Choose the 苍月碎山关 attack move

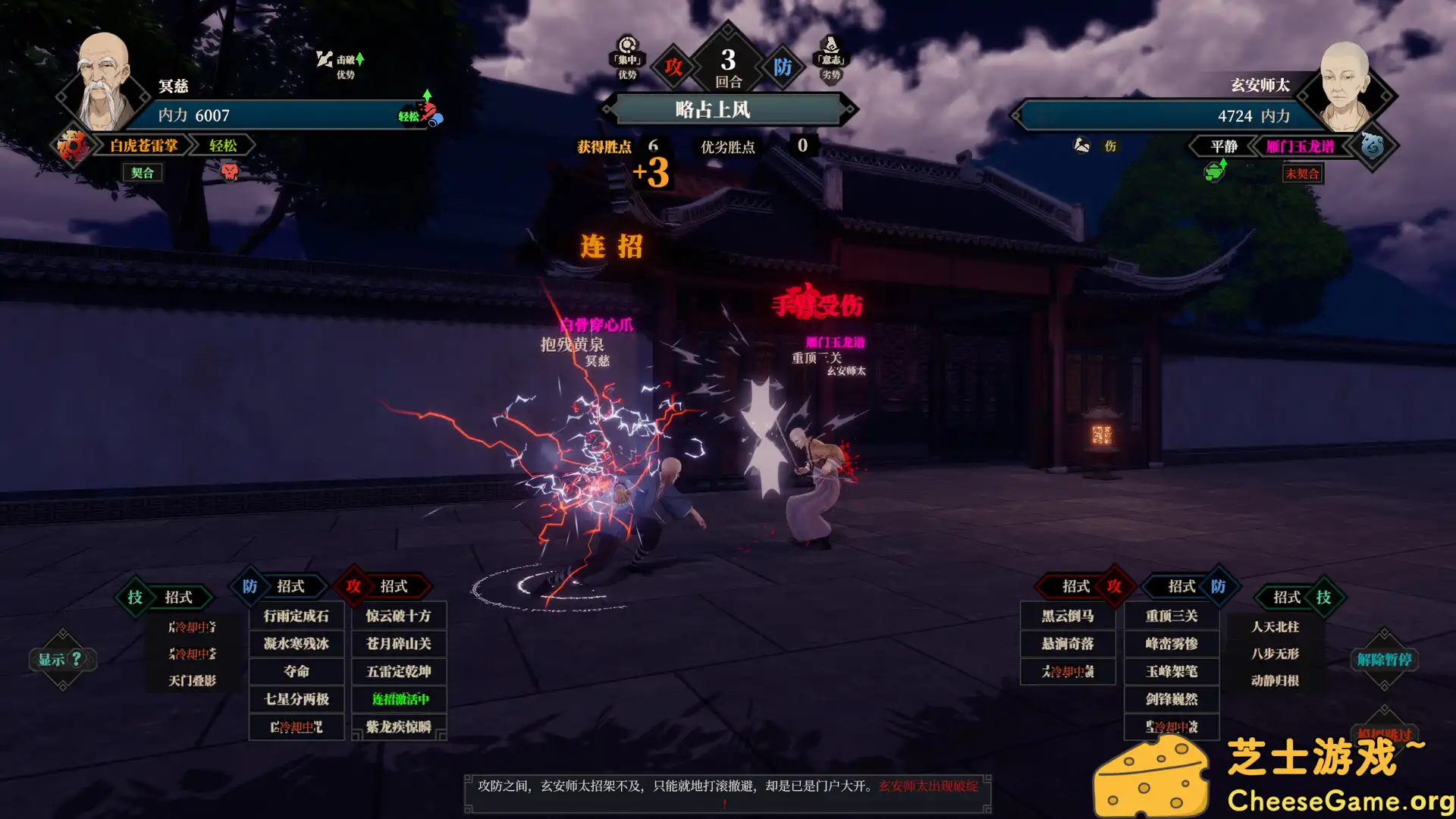tap(399, 644)
